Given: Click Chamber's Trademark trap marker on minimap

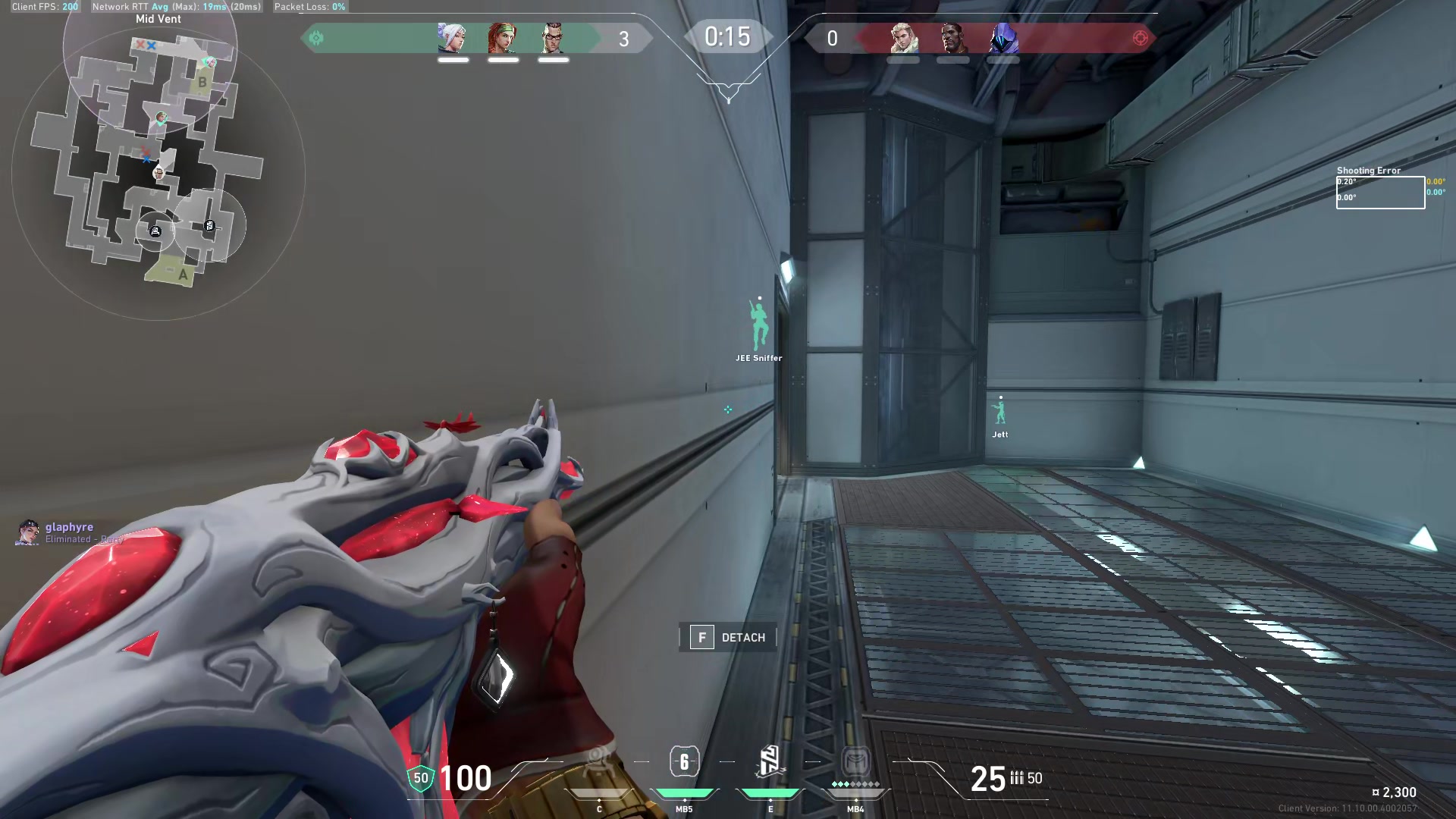Looking at the screenshot, I should pos(155,231).
